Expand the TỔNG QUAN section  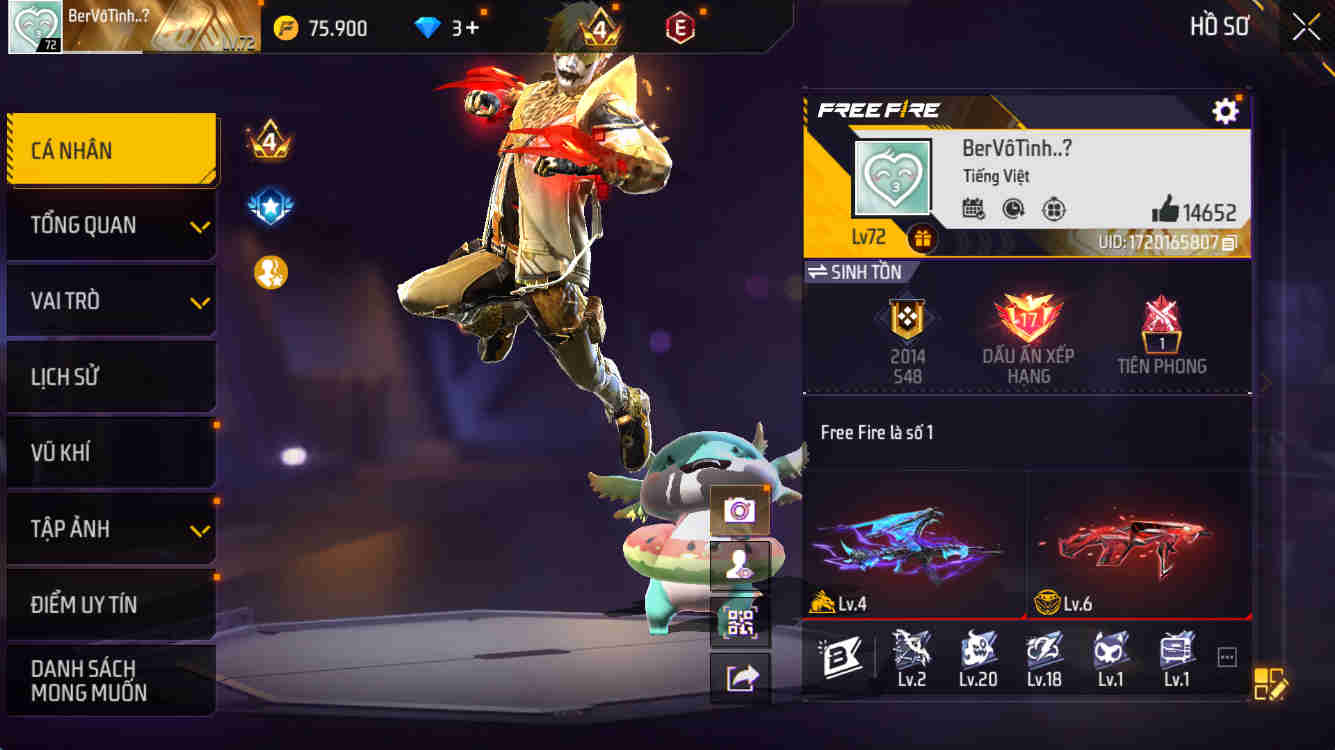pos(111,226)
